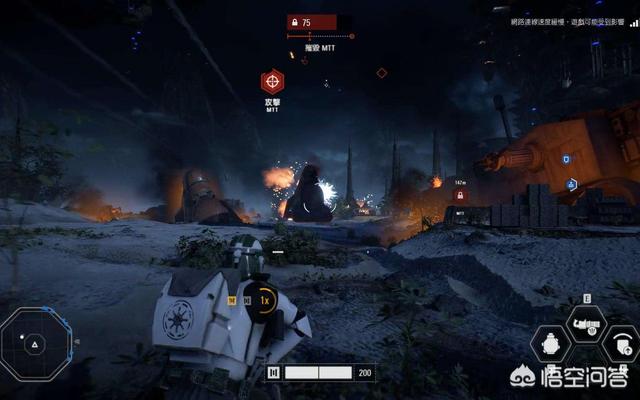Click the circular minimap radar

[x=34, y=343]
